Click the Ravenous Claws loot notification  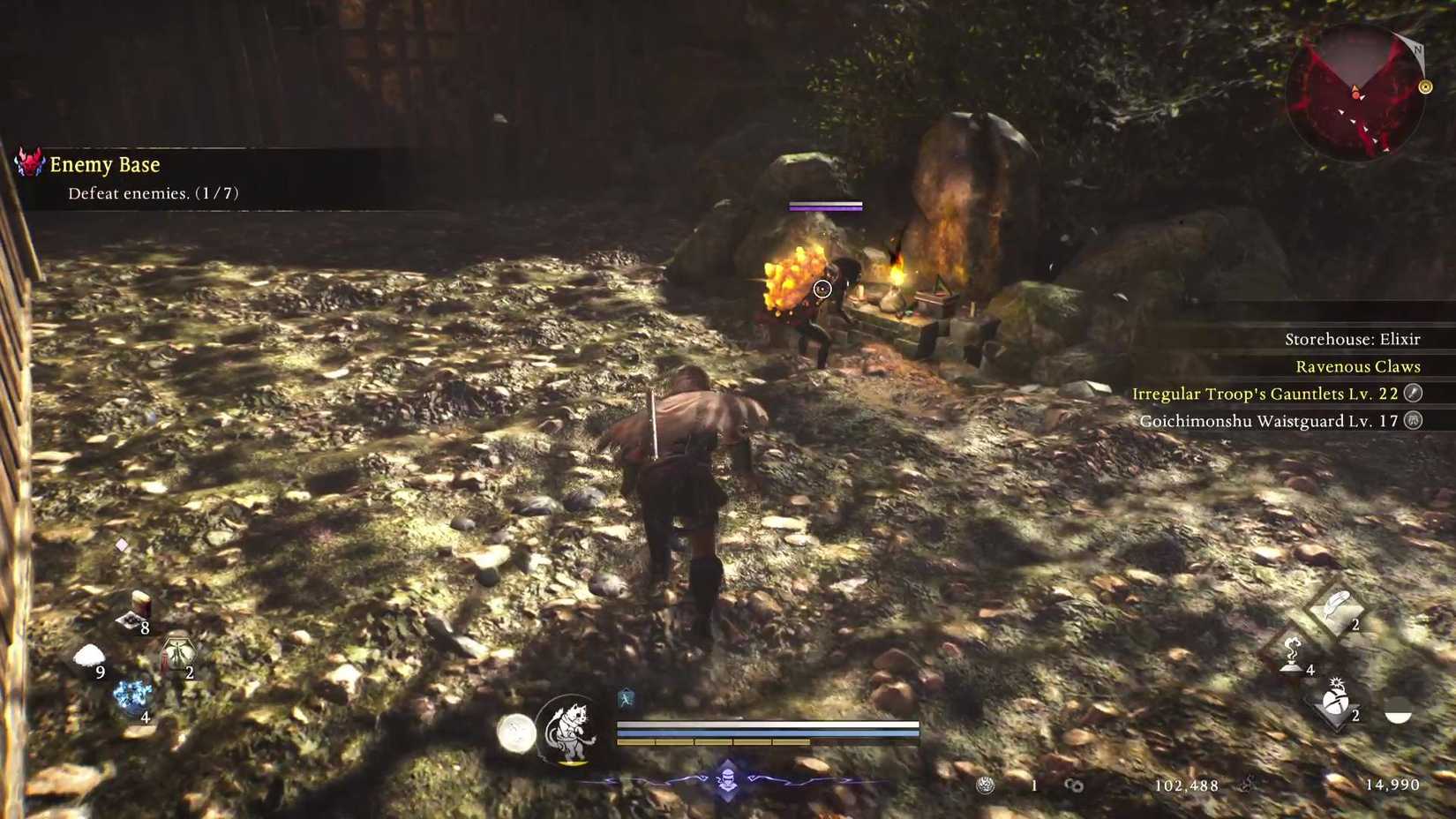pos(1357,366)
